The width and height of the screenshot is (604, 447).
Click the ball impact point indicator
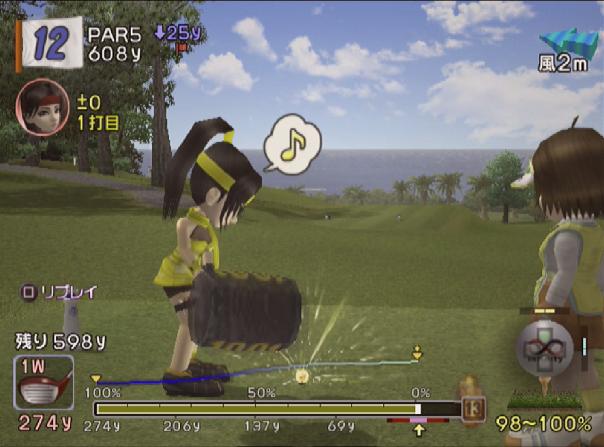pos(543,349)
